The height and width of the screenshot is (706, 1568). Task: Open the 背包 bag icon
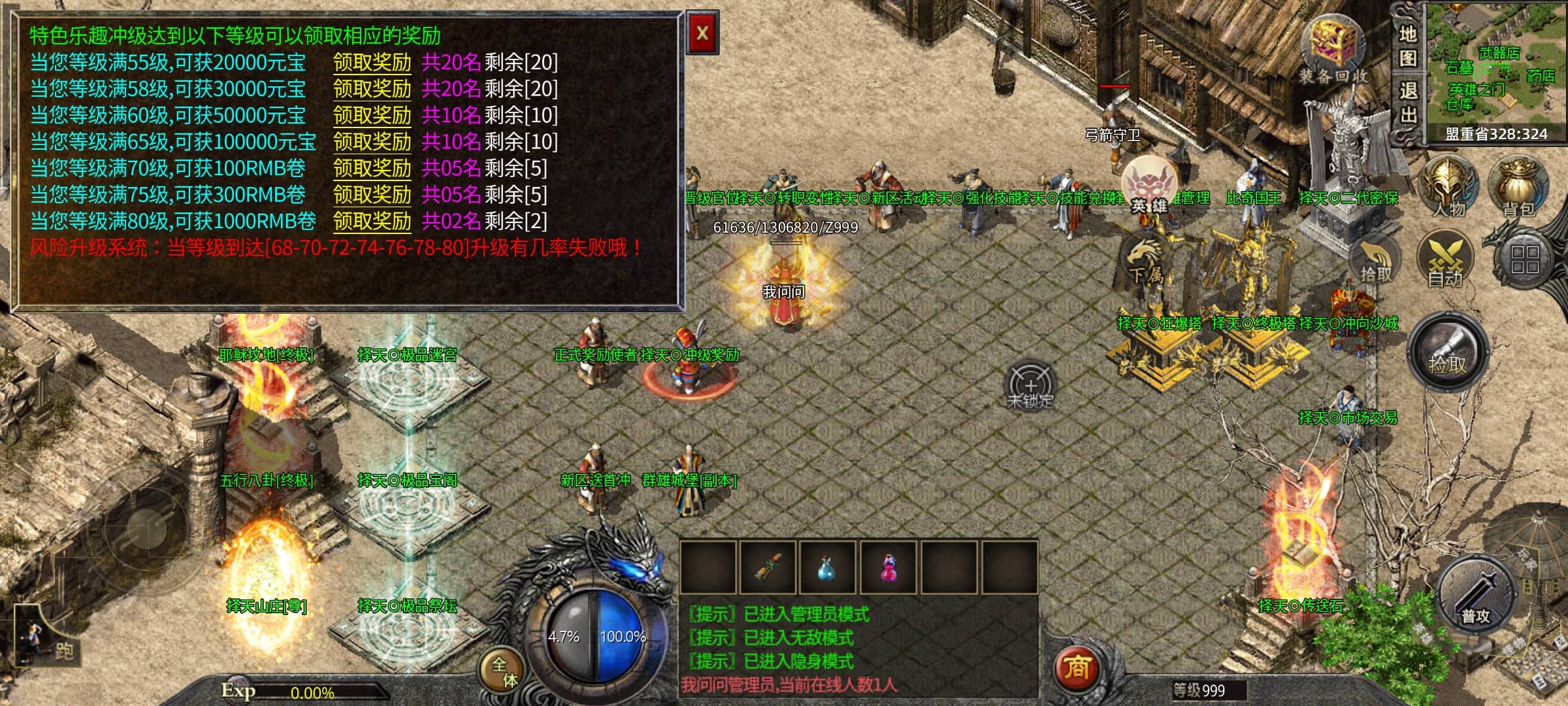tap(1518, 186)
